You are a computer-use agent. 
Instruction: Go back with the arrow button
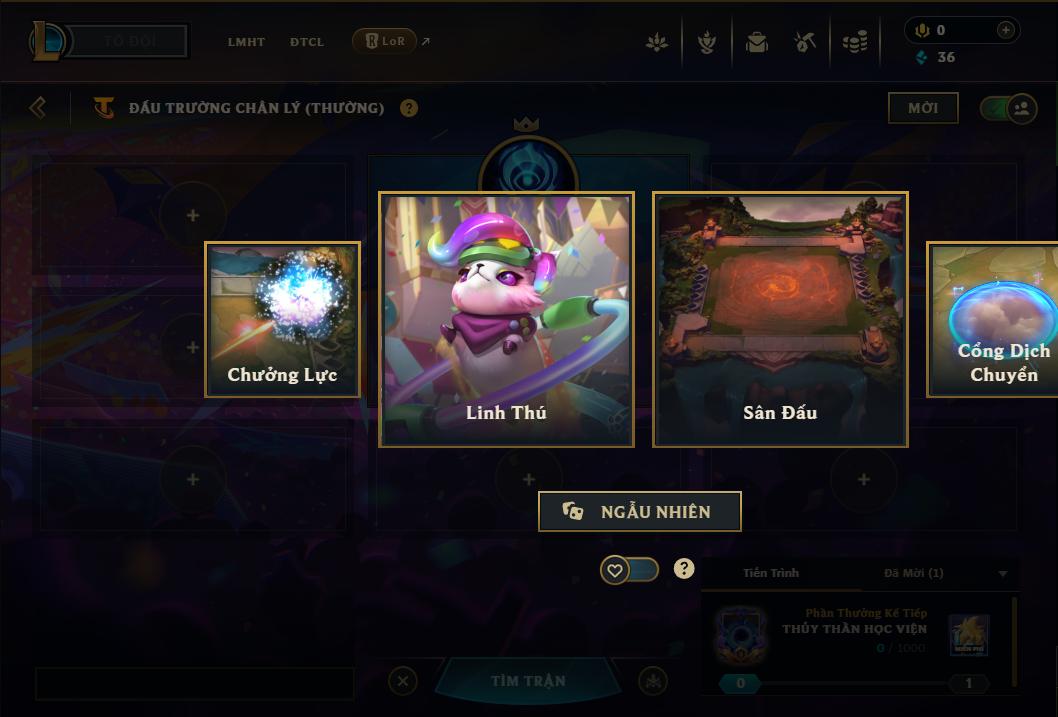[x=38, y=107]
